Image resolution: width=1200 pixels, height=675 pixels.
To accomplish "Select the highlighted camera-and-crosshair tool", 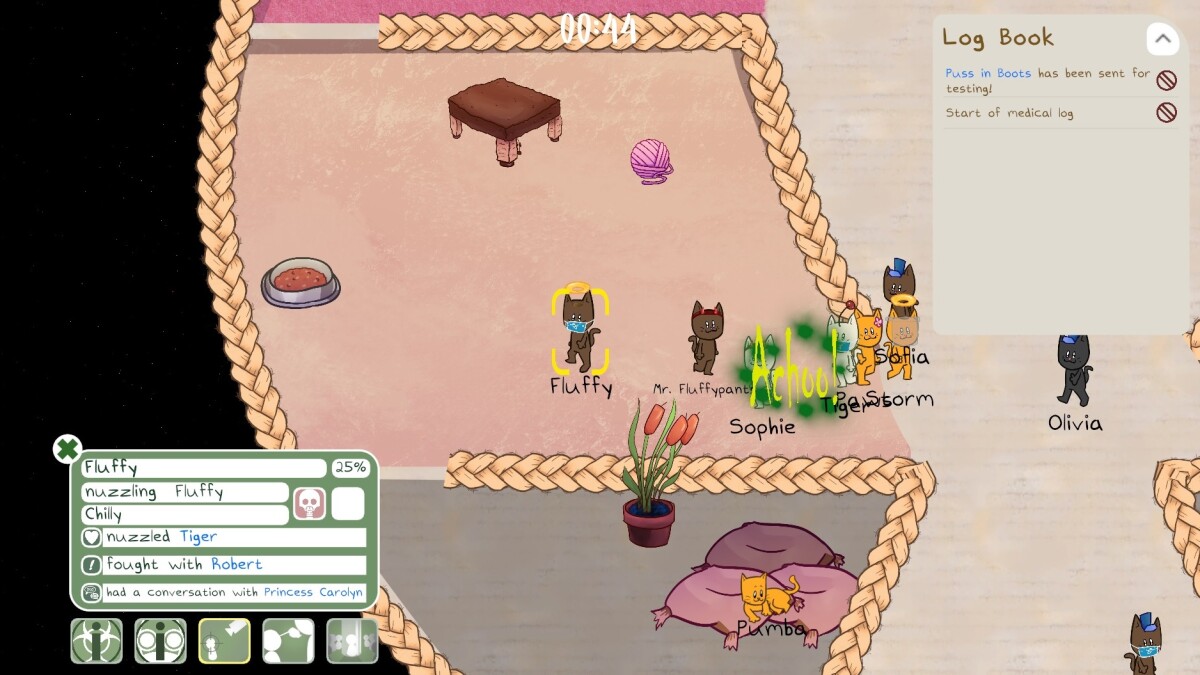I will [224, 641].
